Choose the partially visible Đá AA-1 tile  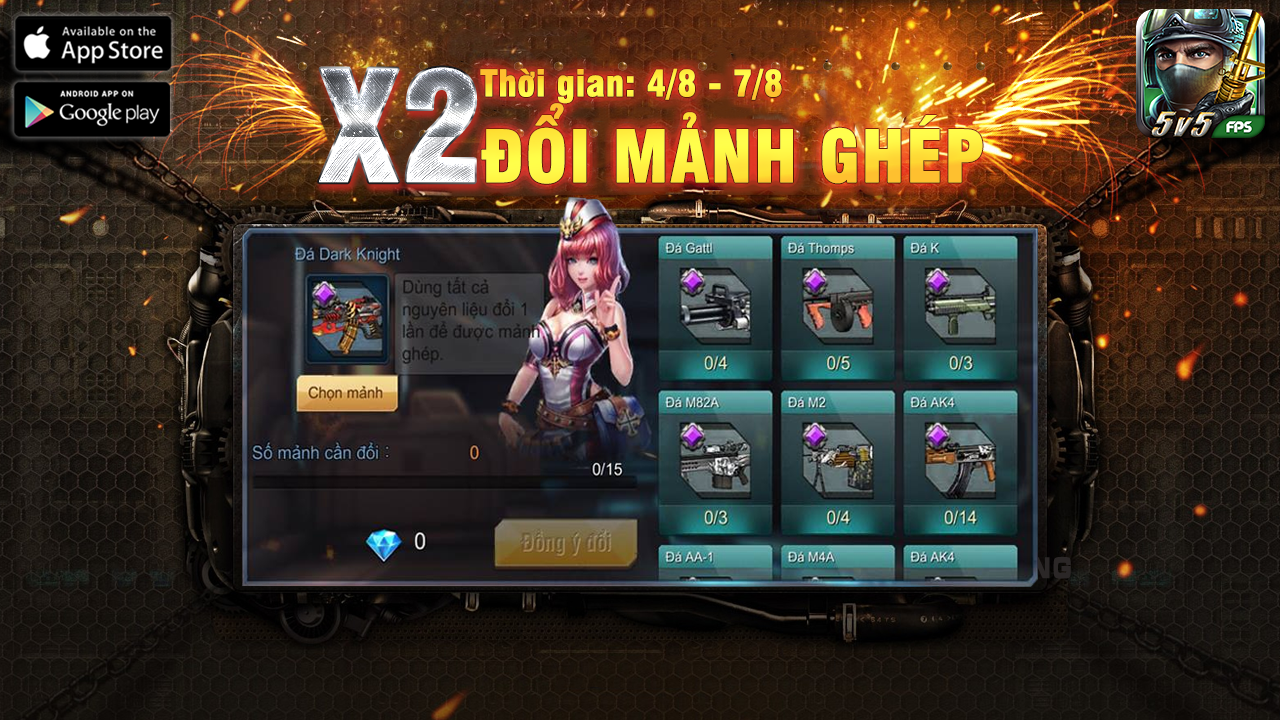pyautogui.click(x=715, y=561)
